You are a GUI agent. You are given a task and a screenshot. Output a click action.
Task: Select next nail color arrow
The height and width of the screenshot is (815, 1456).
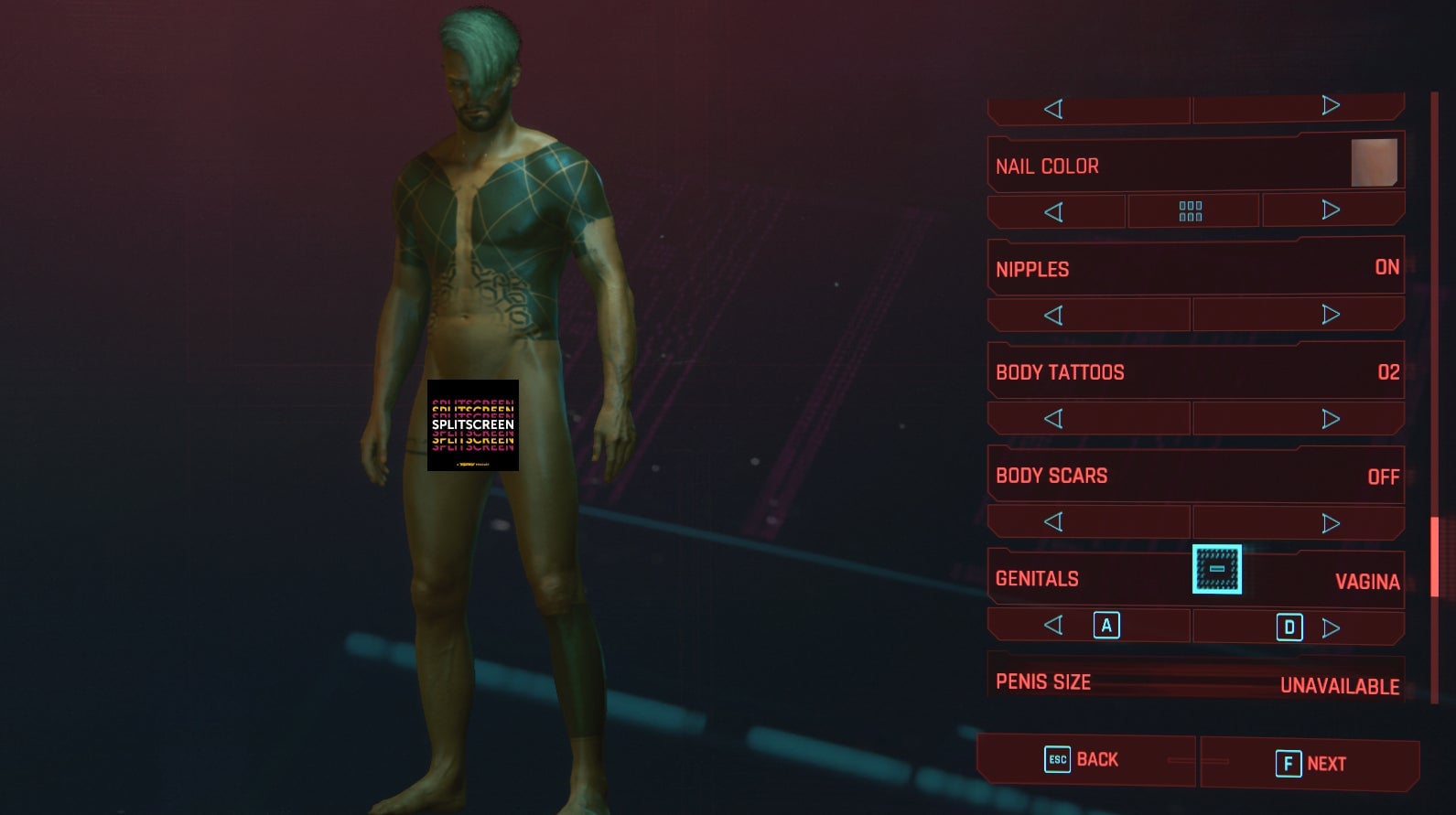coord(1331,210)
